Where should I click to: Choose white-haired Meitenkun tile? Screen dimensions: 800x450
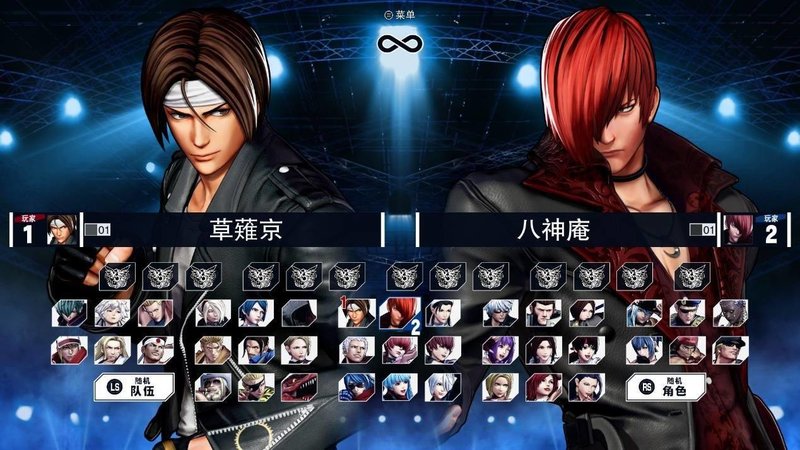point(111,314)
